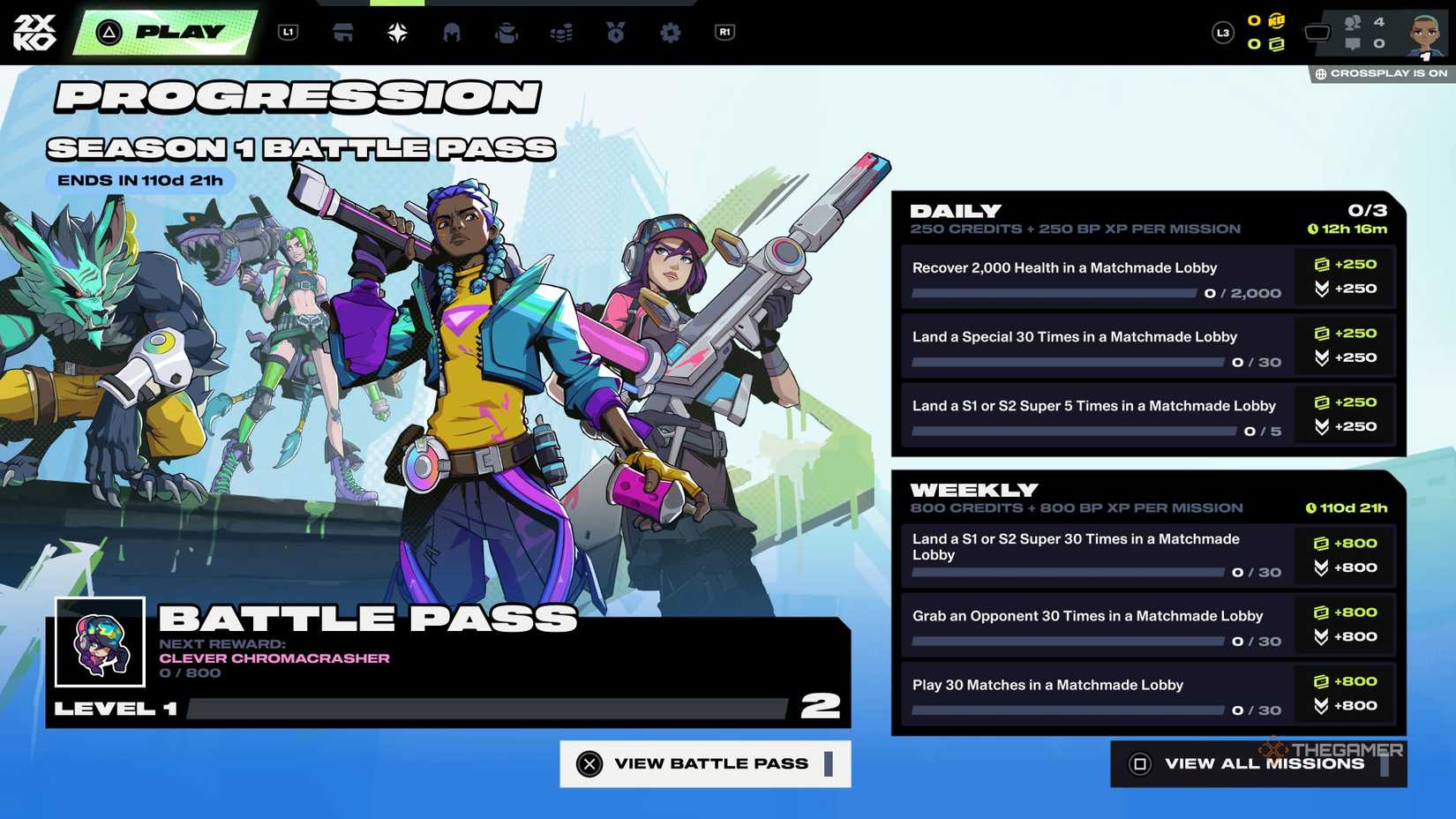The height and width of the screenshot is (819, 1456).
Task: Open the Champions helmet icon
Action: coord(453,33)
